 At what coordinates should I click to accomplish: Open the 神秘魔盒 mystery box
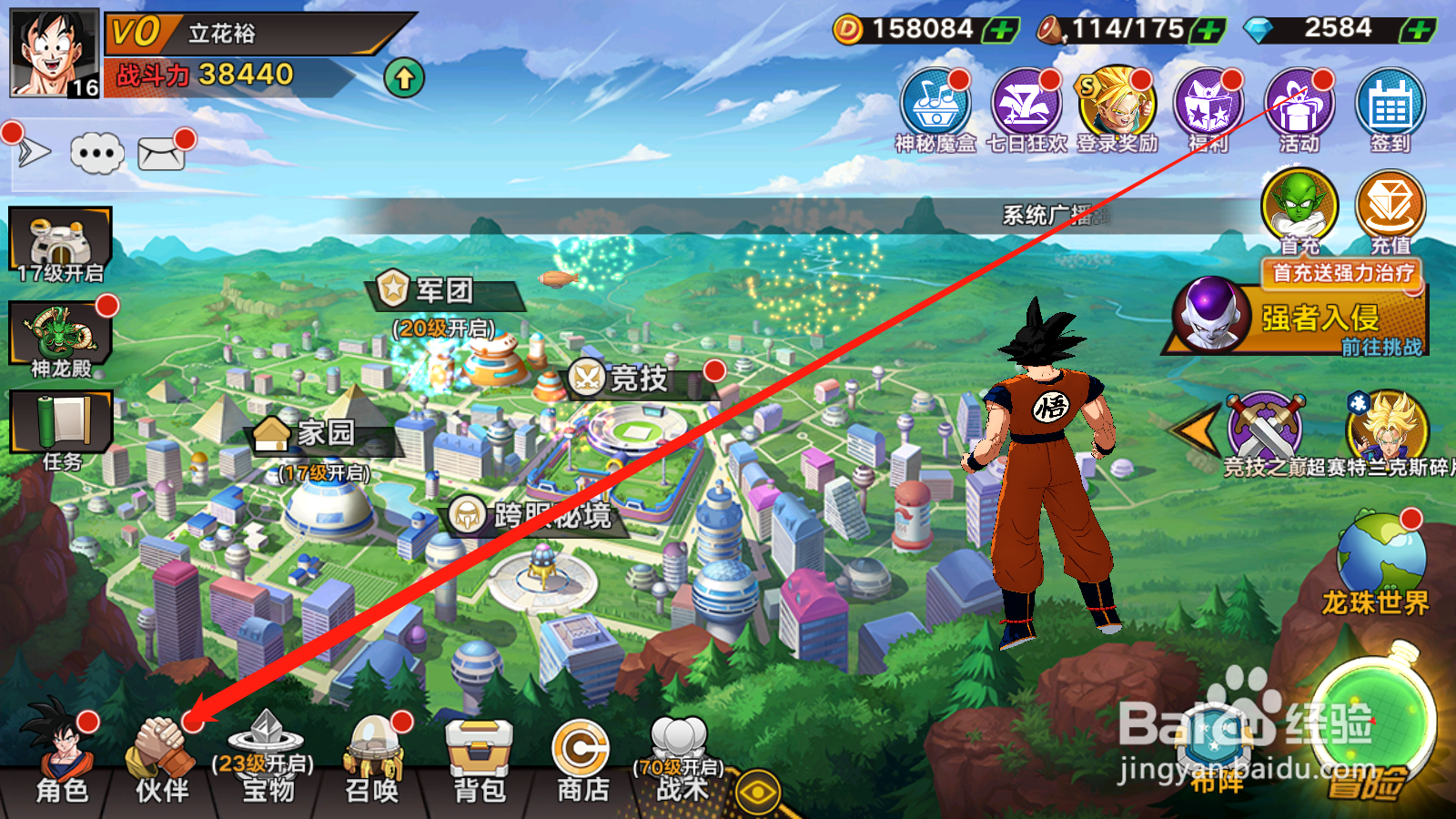click(x=935, y=109)
